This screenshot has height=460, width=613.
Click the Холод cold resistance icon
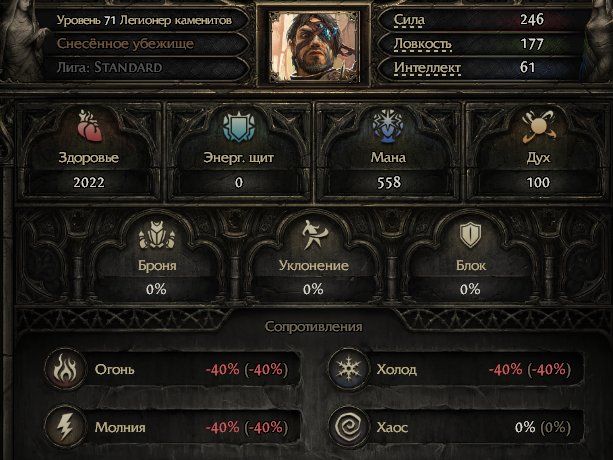pos(346,370)
